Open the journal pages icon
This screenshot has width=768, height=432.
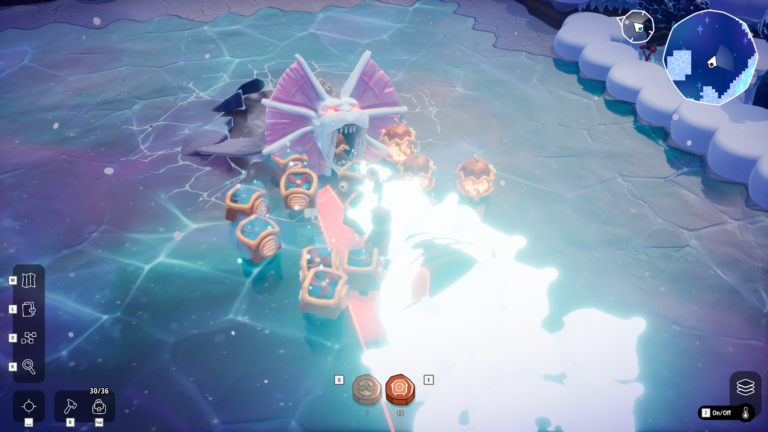click(29, 309)
